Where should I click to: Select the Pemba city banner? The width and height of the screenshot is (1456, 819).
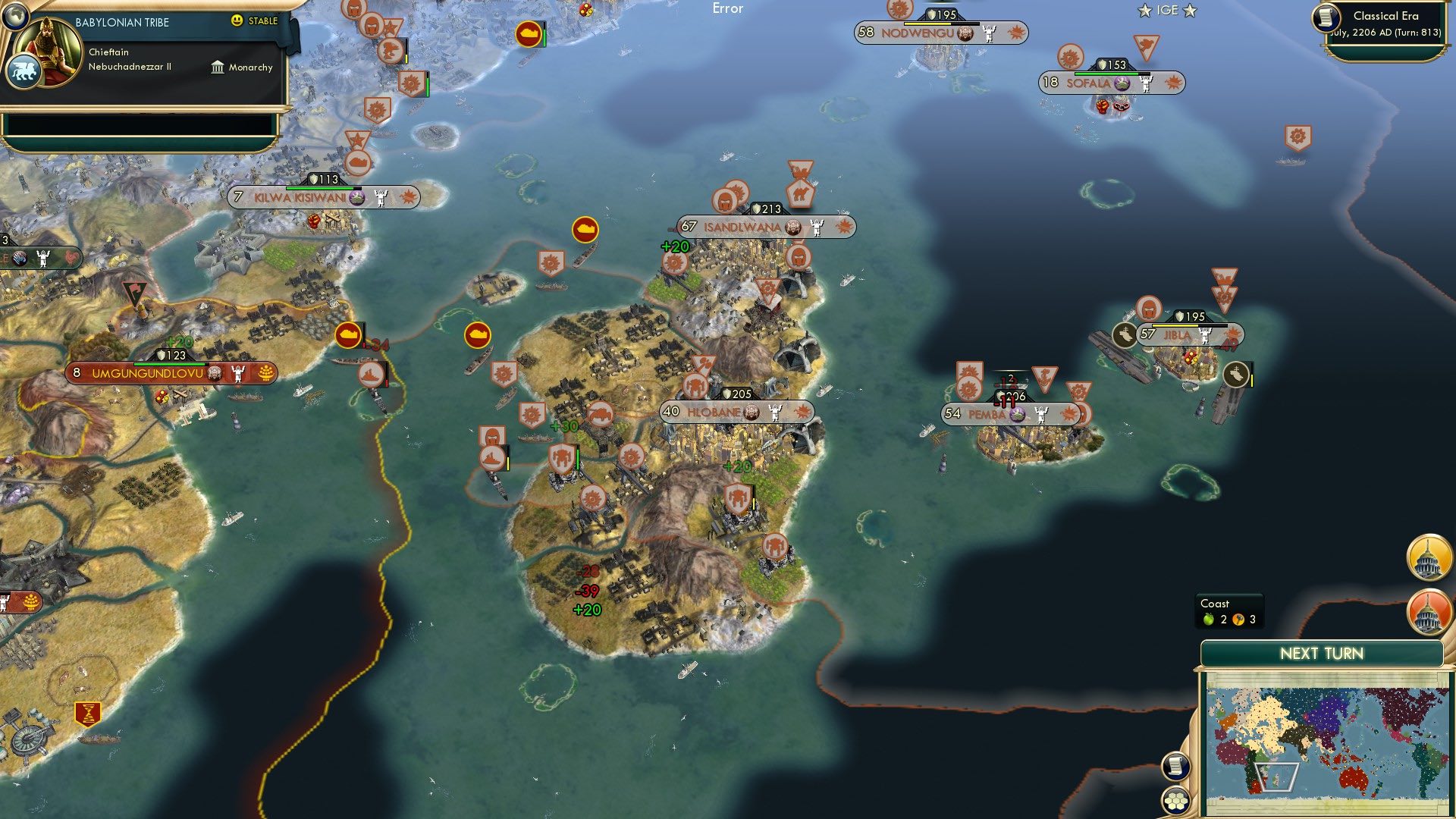1009,414
